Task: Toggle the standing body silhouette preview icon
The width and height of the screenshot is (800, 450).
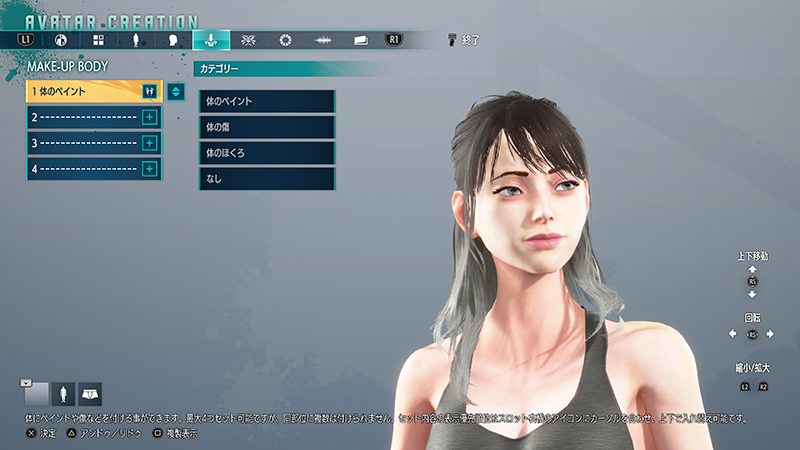Action: (64, 393)
